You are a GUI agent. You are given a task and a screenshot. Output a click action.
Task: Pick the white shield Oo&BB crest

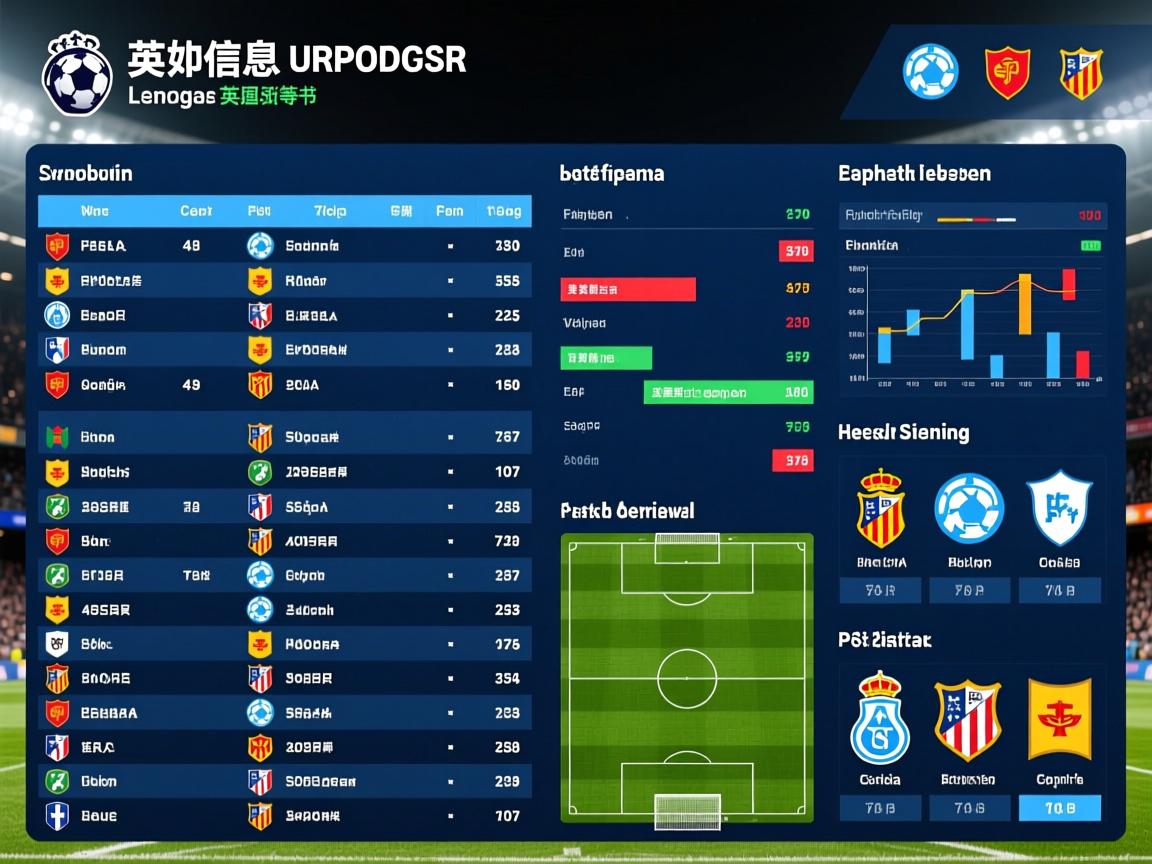pos(1059,507)
